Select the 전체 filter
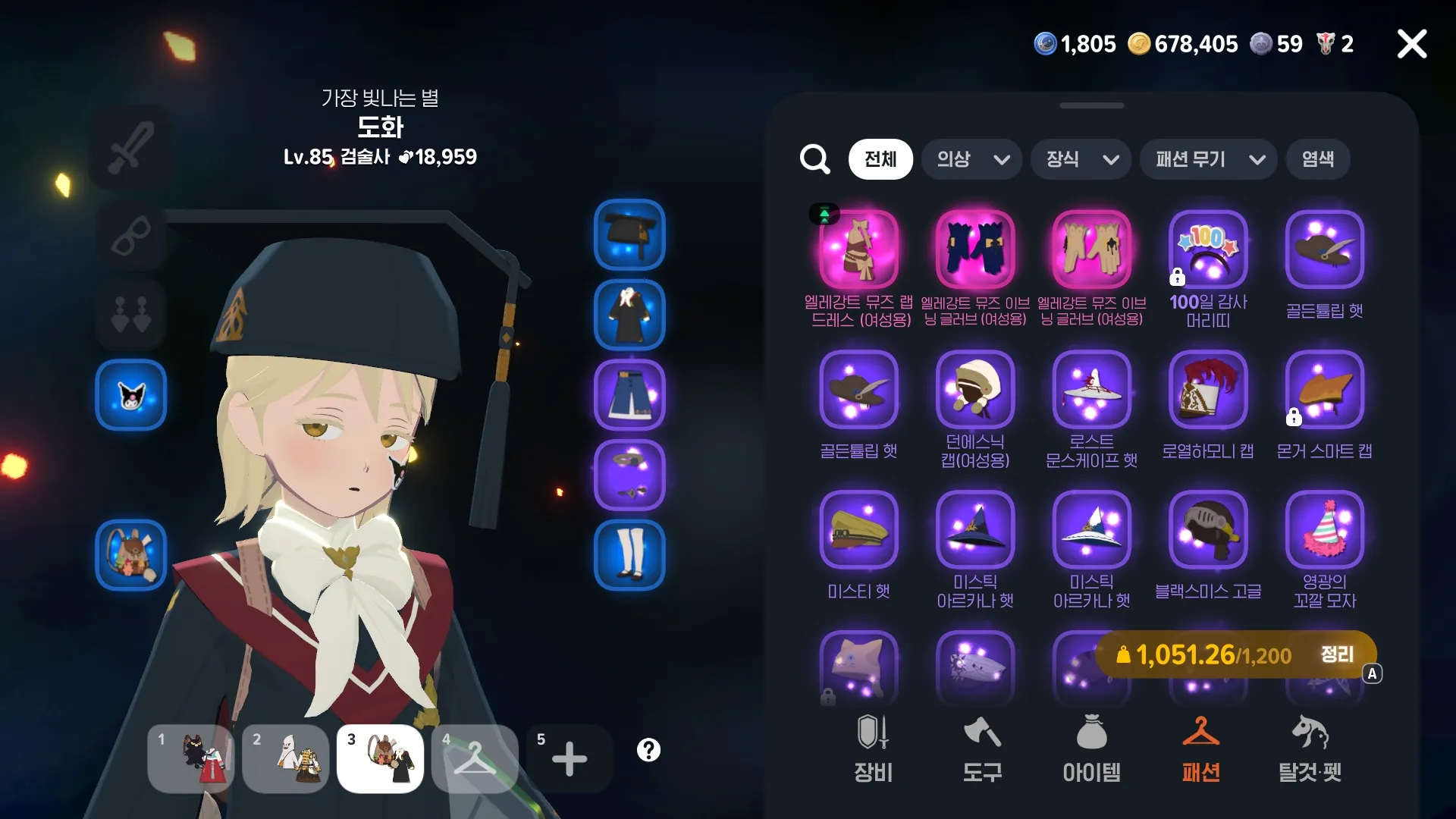Screen dimensions: 1456x819 point(880,159)
